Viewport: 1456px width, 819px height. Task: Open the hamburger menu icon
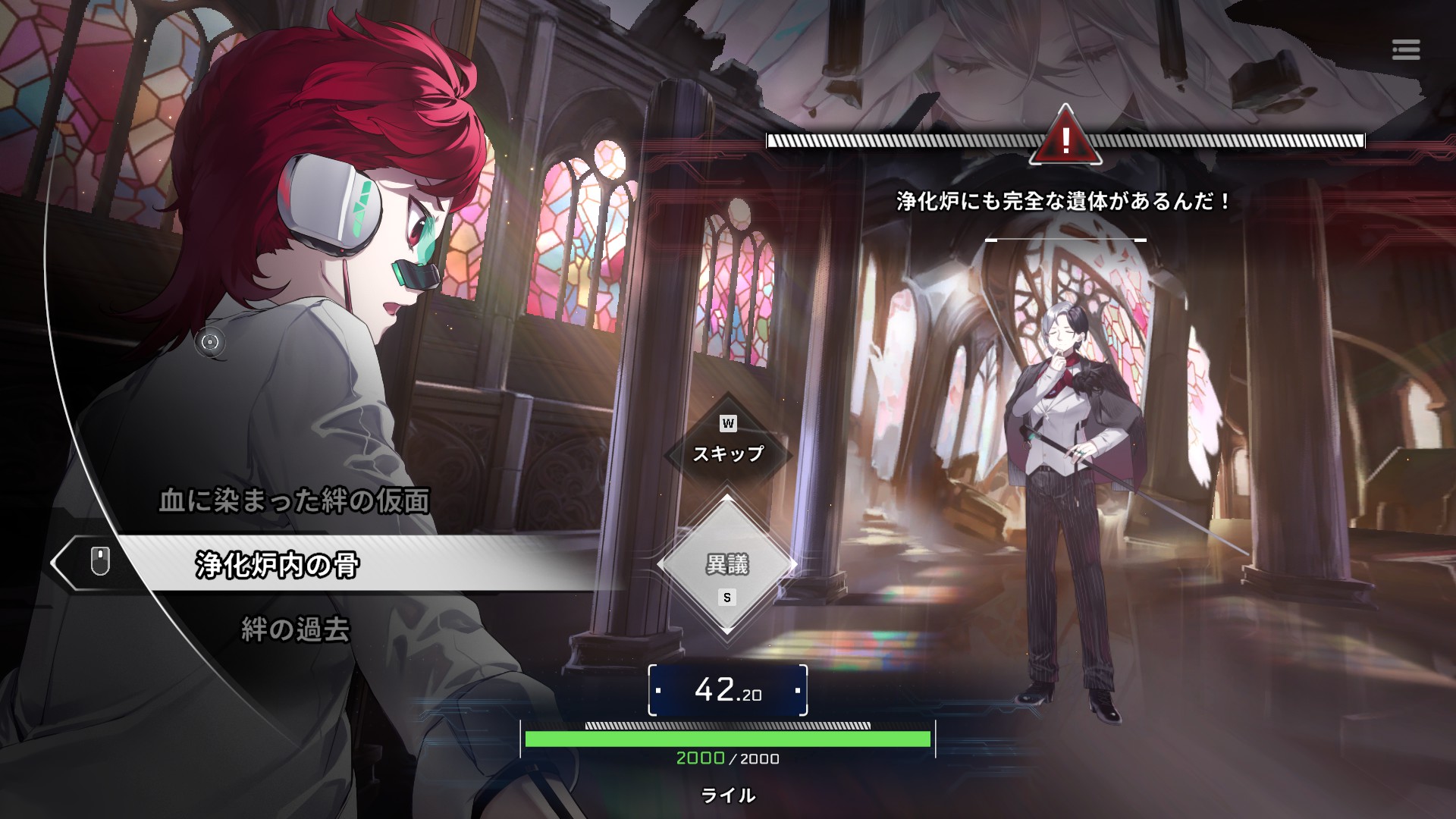1405,50
